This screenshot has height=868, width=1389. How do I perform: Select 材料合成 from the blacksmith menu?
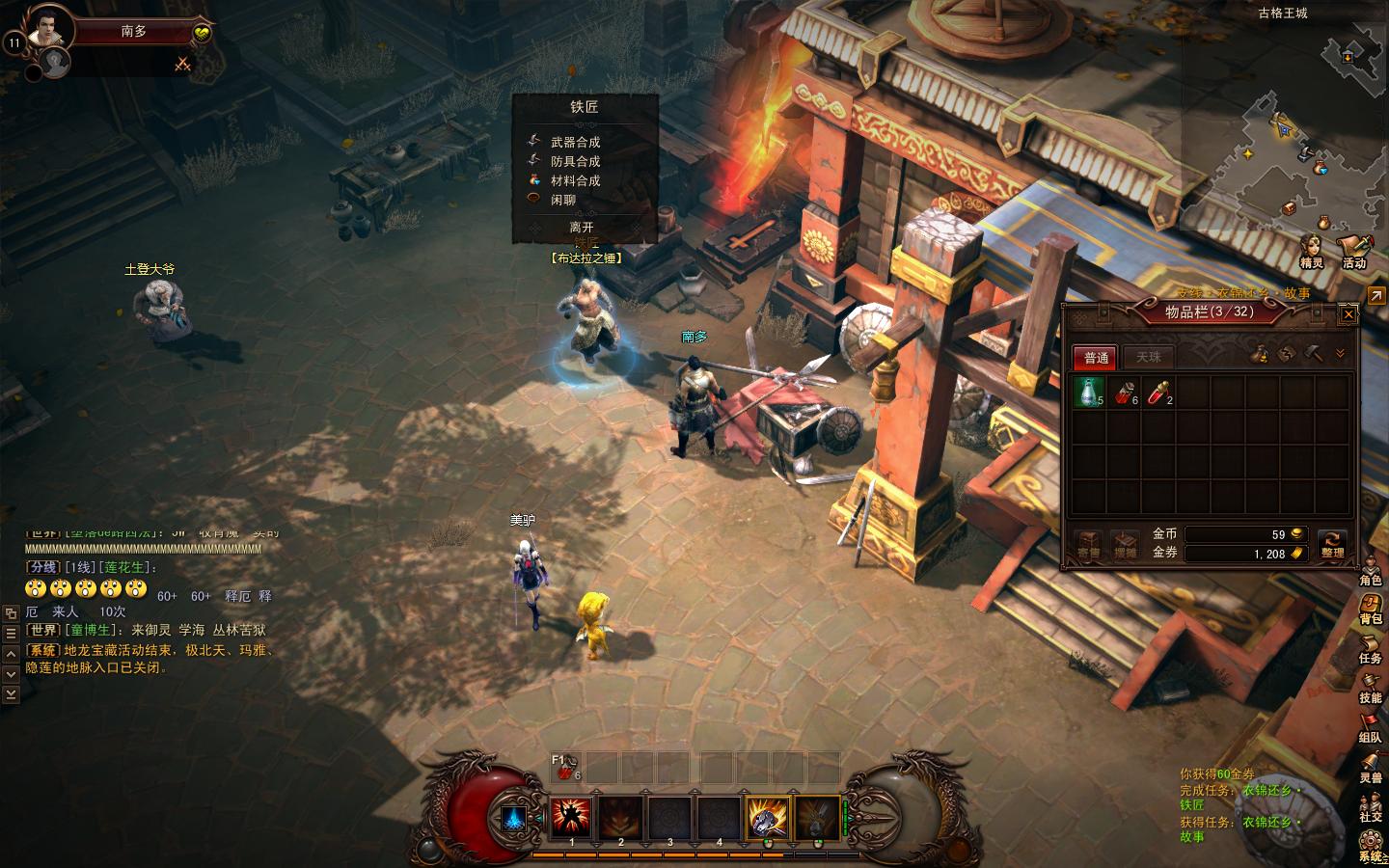[x=575, y=180]
